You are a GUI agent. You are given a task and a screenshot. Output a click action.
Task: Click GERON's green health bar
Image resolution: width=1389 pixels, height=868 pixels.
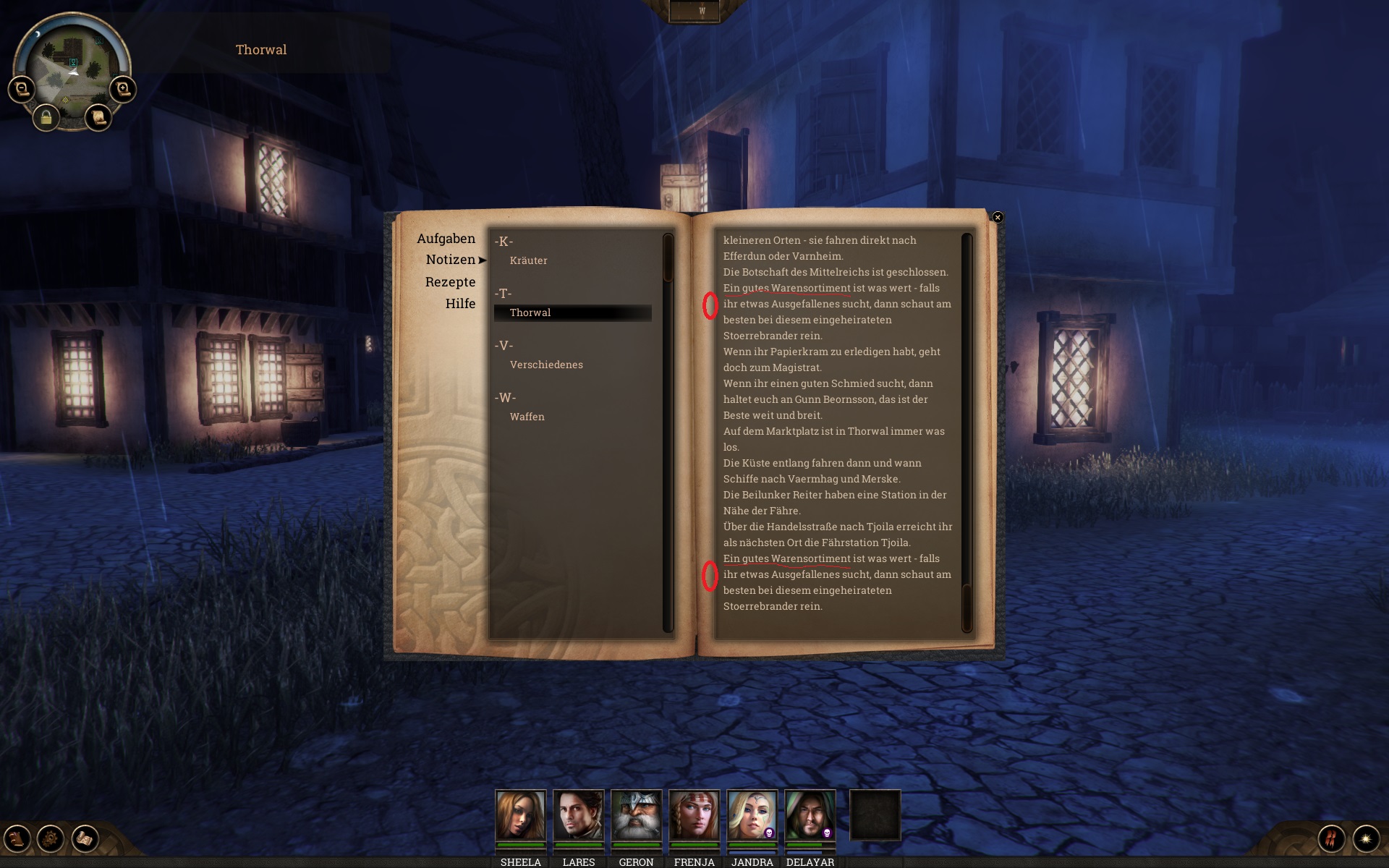pos(637,845)
